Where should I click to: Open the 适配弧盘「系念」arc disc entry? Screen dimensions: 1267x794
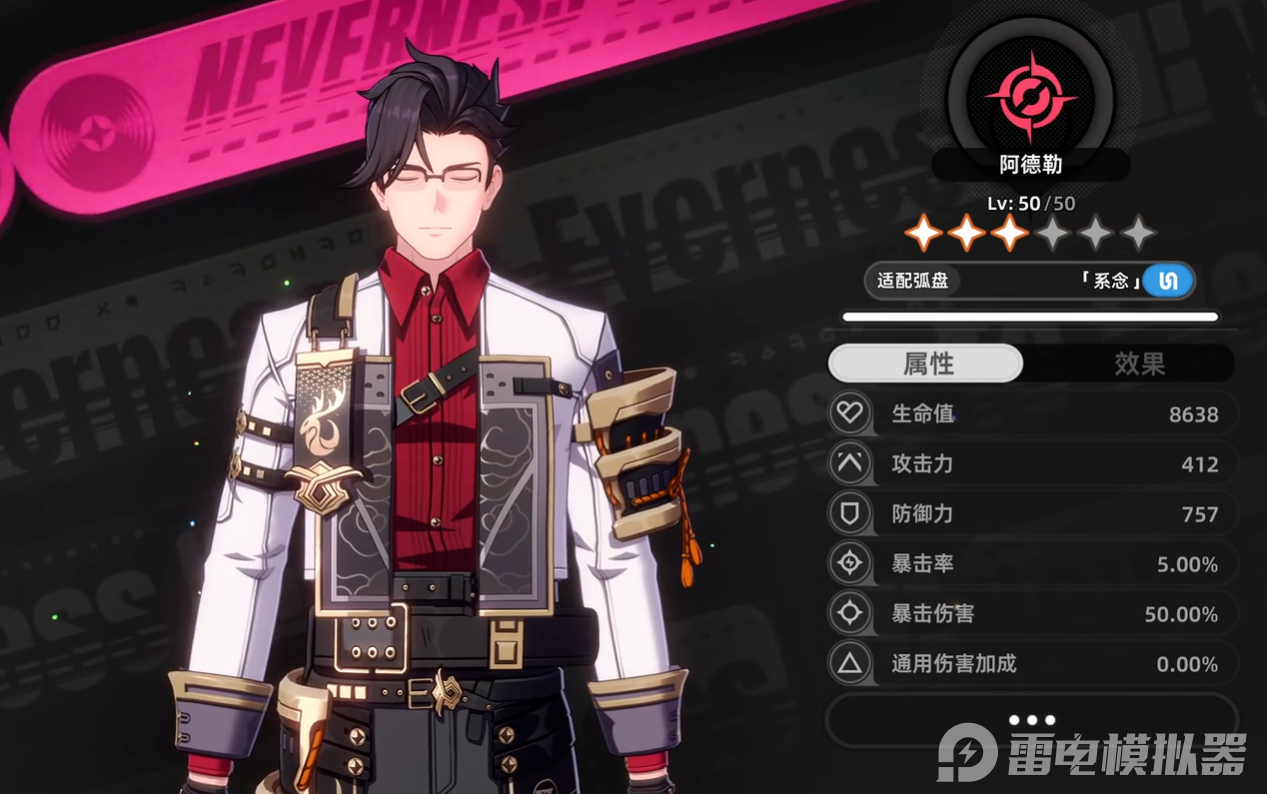click(1030, 281)
